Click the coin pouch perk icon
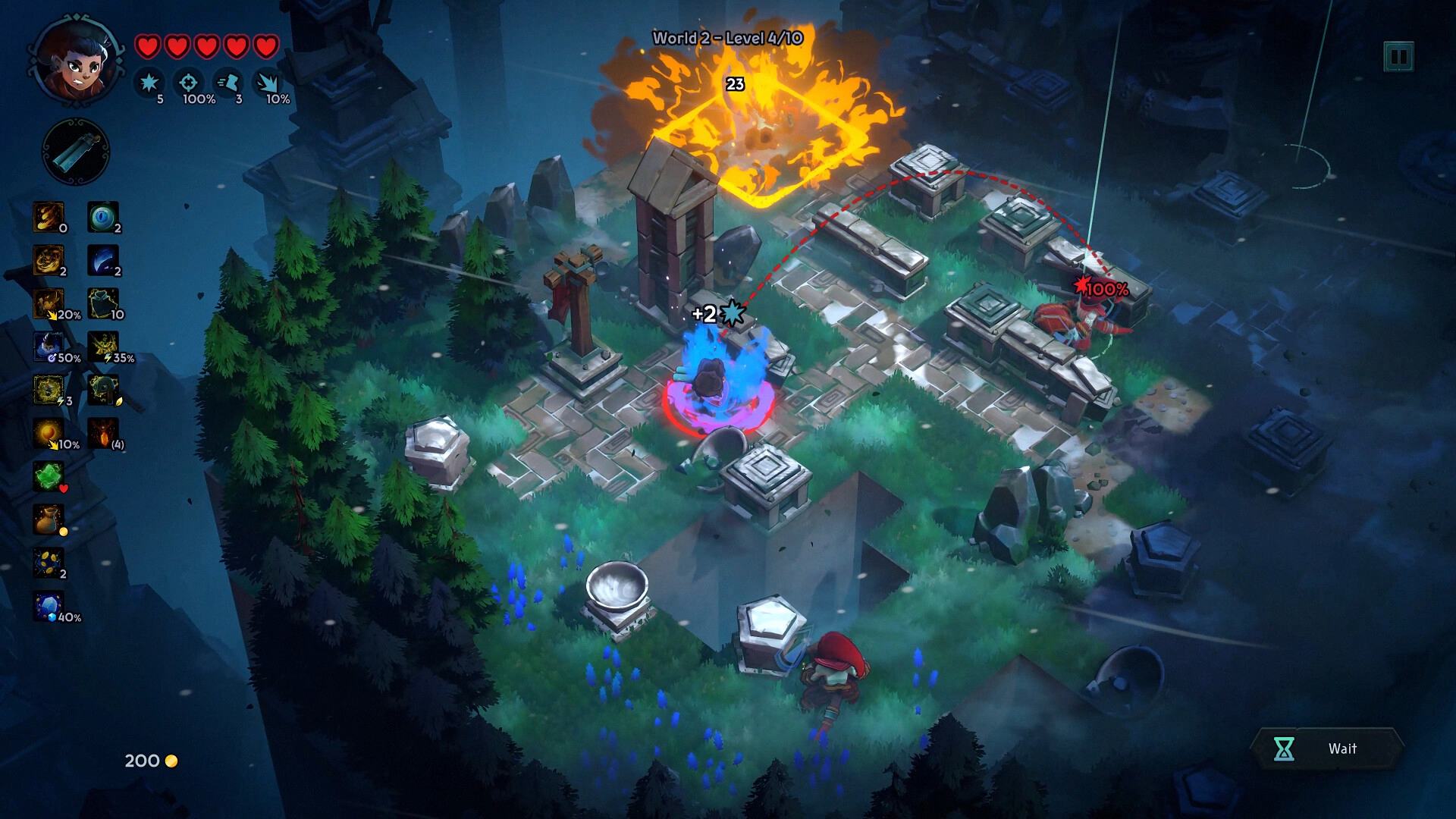Image resolution: width=1456 pixels, height=819 pixels. [49, 519]
